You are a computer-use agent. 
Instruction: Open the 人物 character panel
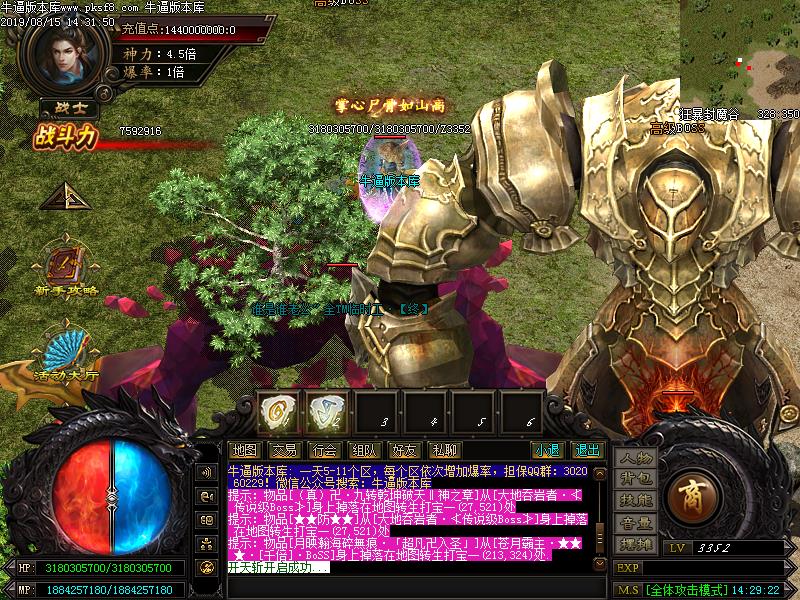click(635, 458)
